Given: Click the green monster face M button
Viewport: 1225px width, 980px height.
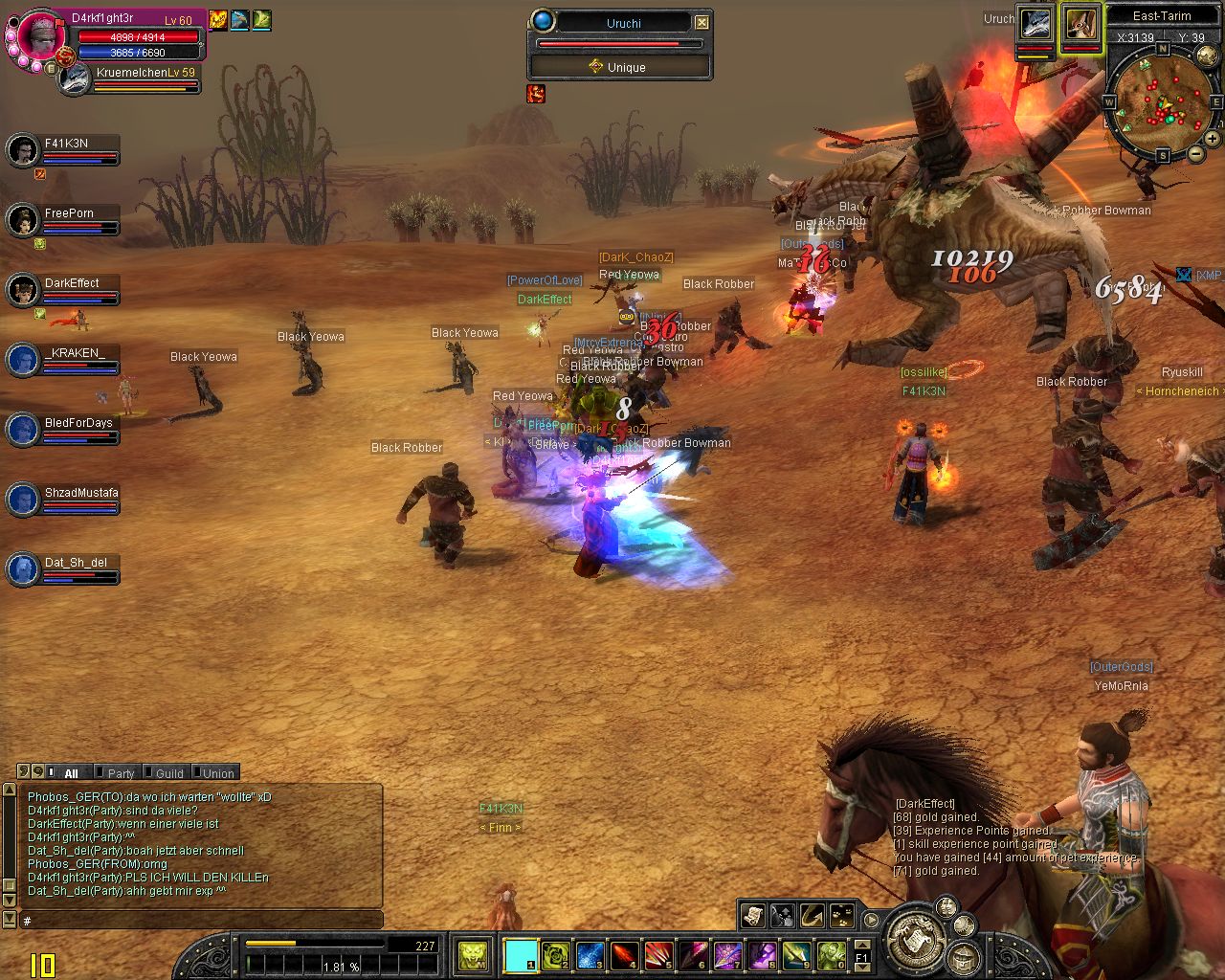Looking at the screenshot, I should tap(472, 954).
